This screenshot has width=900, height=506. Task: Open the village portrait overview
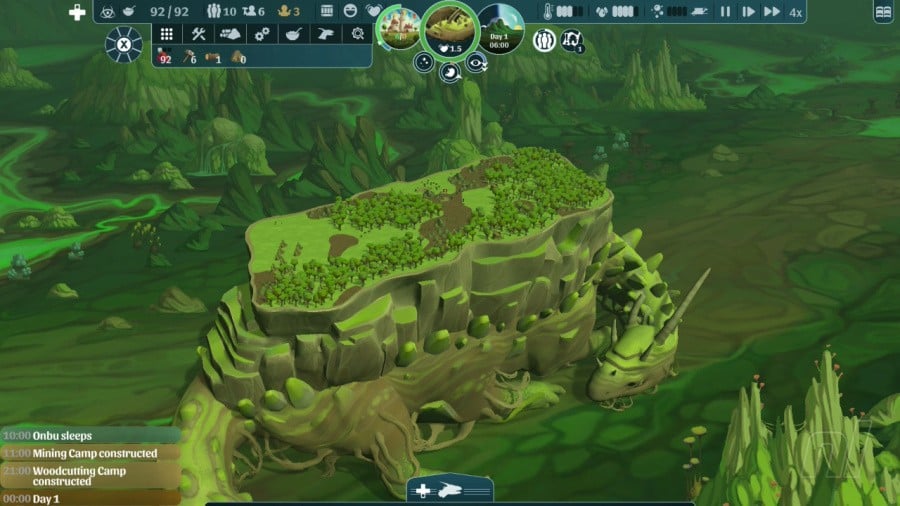pos(397,27)
